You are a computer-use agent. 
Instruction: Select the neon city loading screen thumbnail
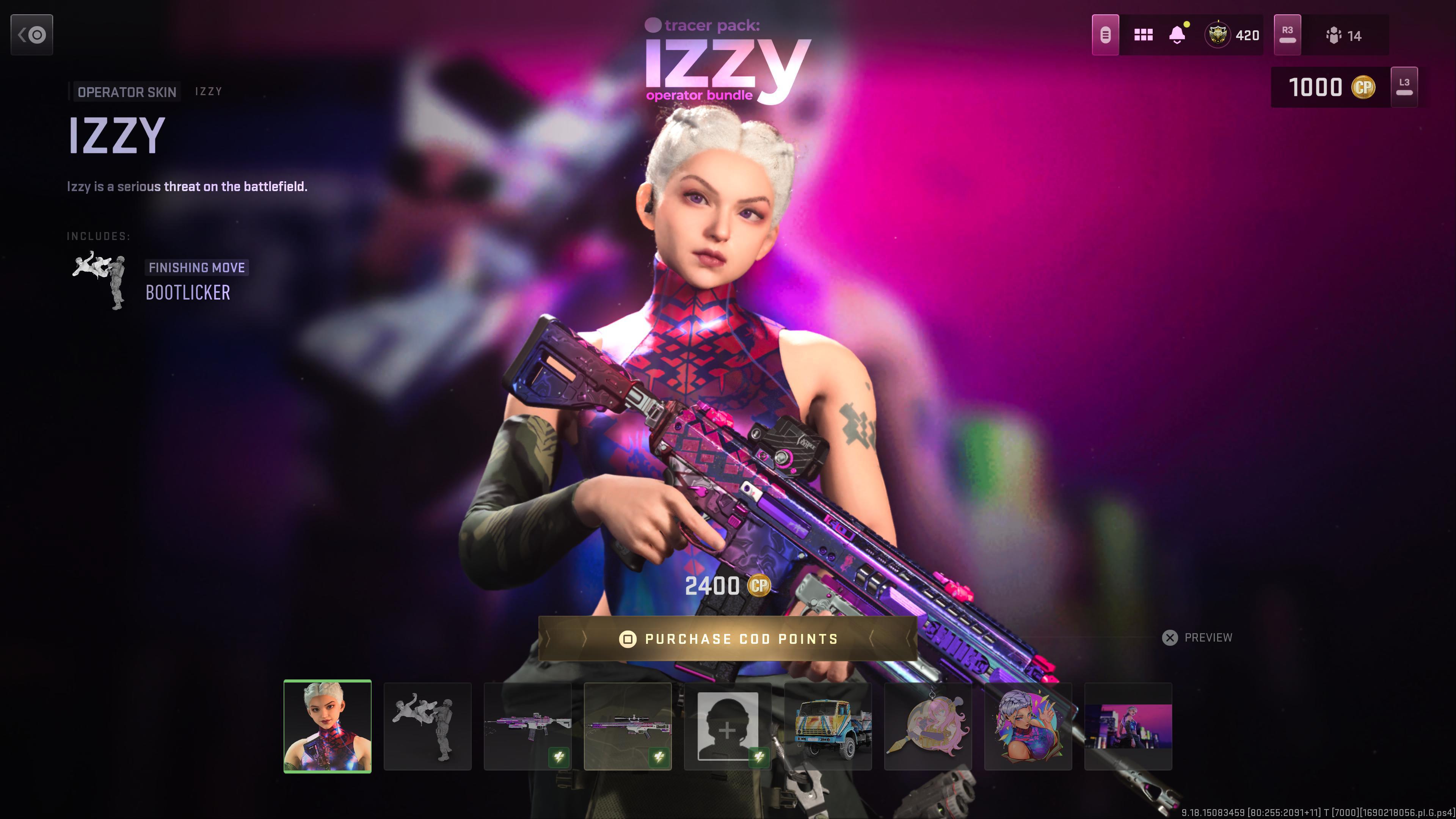pyautogui.click(x=1128, y=726)
